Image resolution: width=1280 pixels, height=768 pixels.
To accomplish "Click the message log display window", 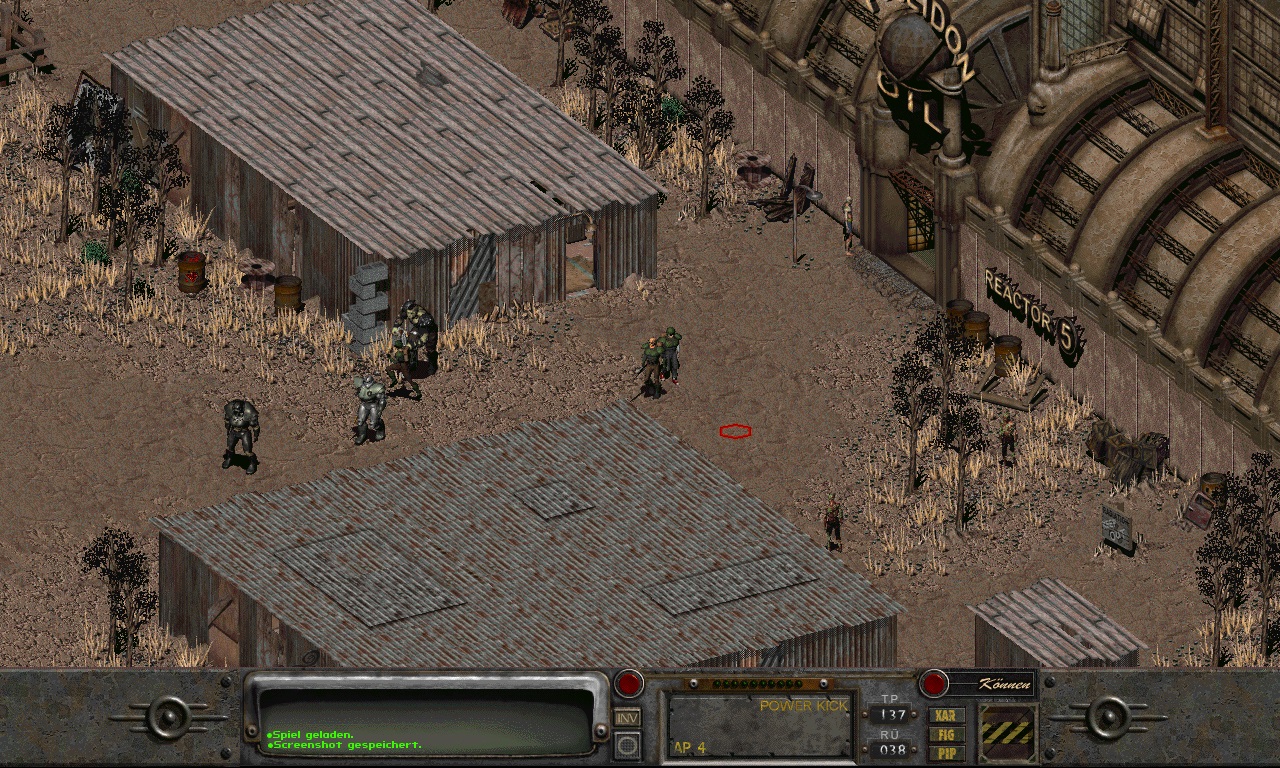I will click(x=427, y=718).
